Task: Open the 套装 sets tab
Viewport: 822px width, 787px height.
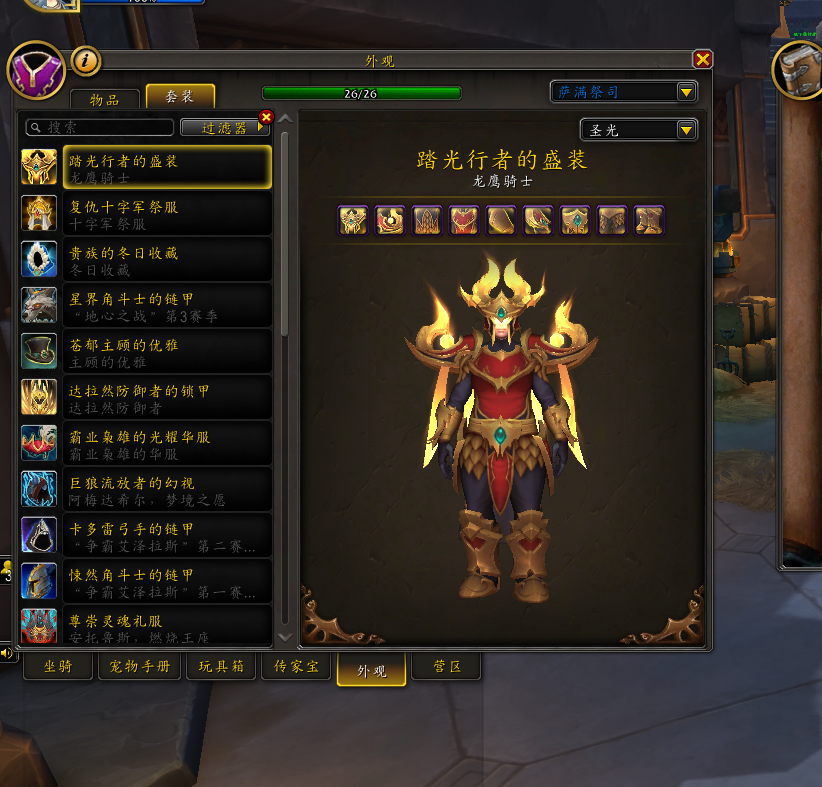Action: point(180,97)
